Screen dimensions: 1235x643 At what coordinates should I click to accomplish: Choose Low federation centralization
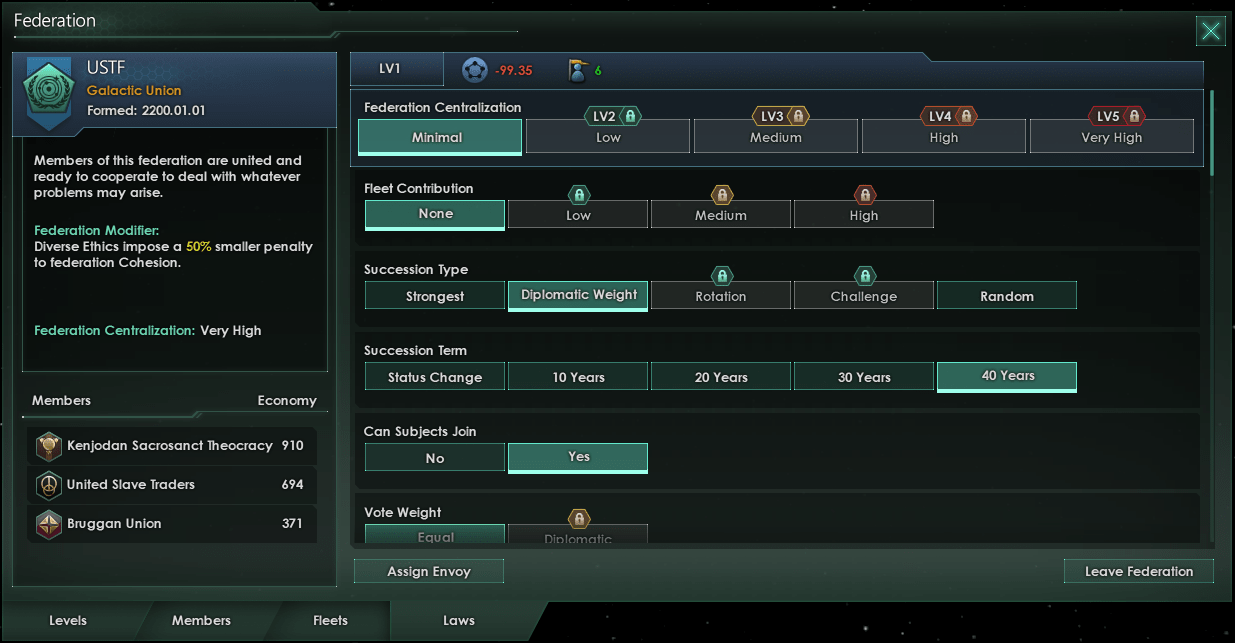(x=608, y=137)
